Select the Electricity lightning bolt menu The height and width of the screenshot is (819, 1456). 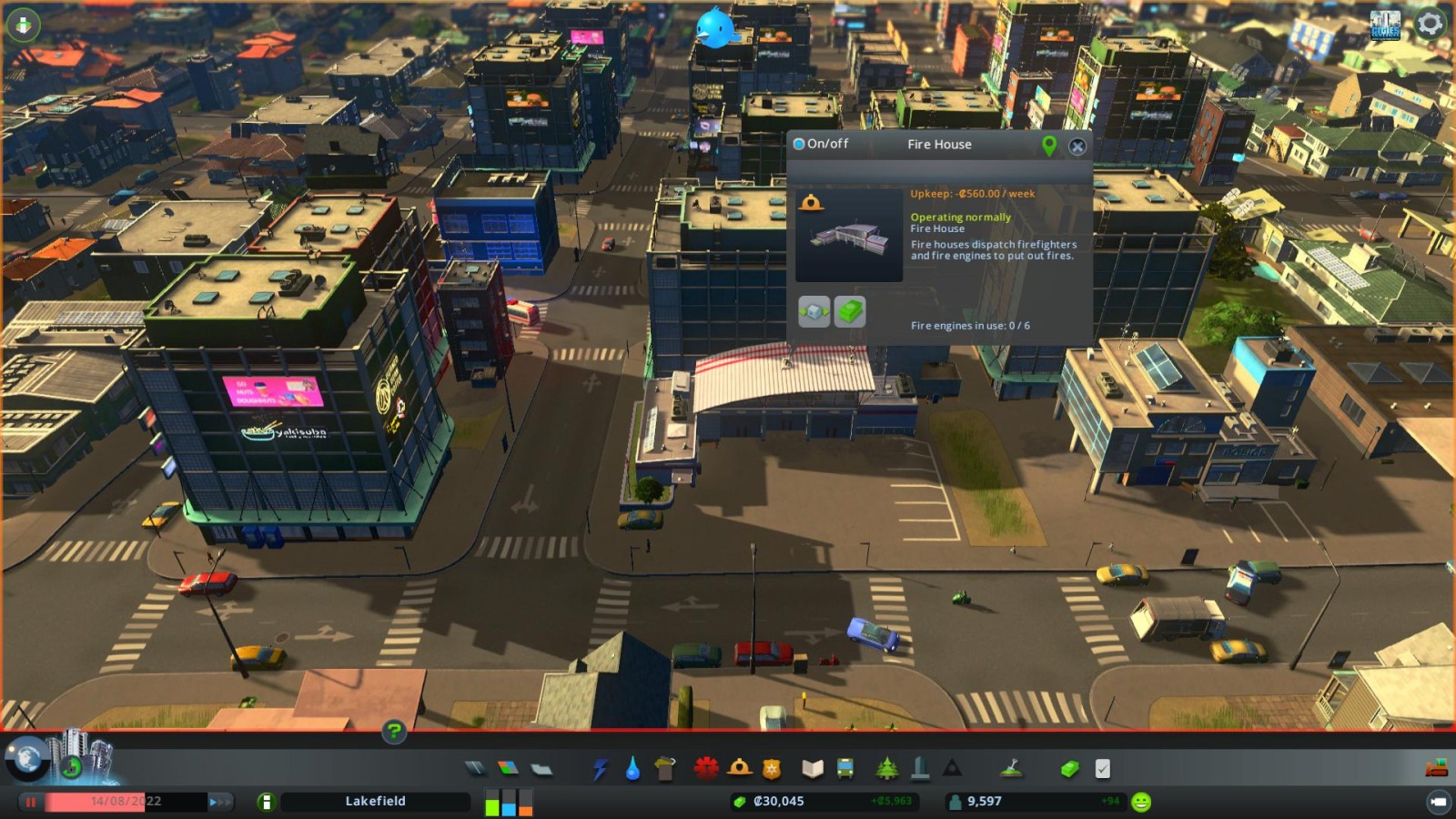600,770
